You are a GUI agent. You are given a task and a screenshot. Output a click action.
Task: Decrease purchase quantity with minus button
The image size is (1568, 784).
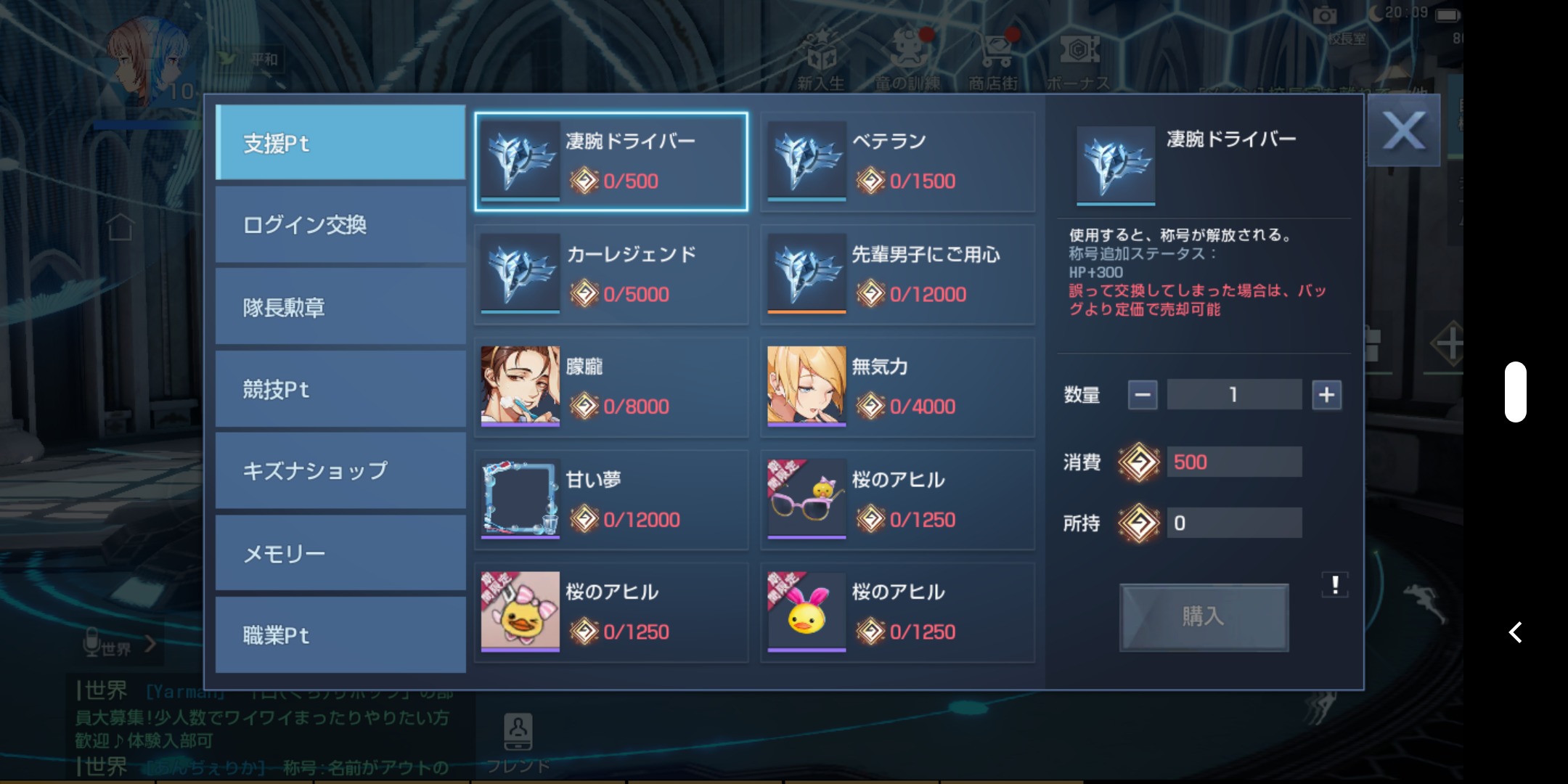coord(1143,395)
